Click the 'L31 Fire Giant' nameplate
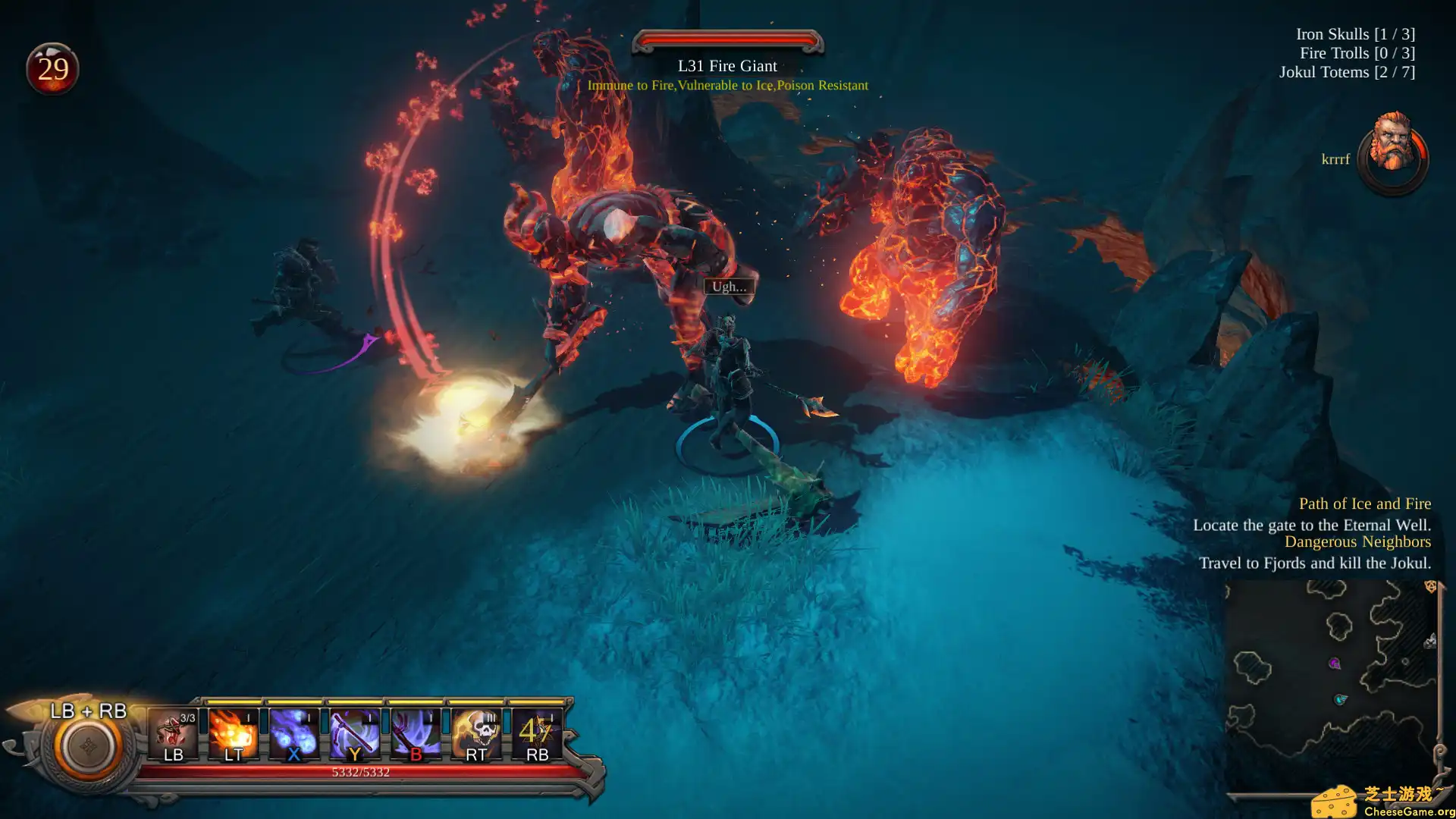This screenshot has height=819, width=1456. pyautogui.click(x=726, y=66)
